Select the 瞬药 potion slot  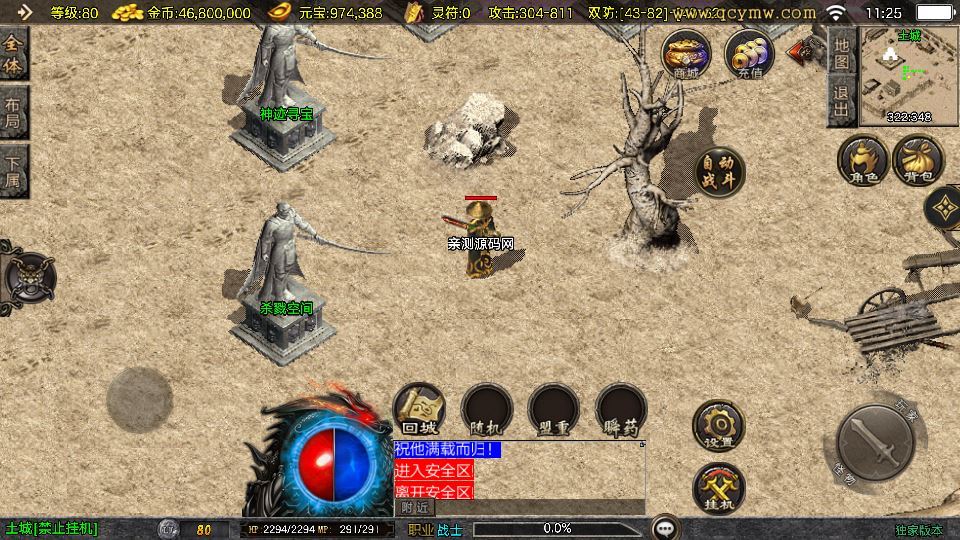click(x=621, y=409)
